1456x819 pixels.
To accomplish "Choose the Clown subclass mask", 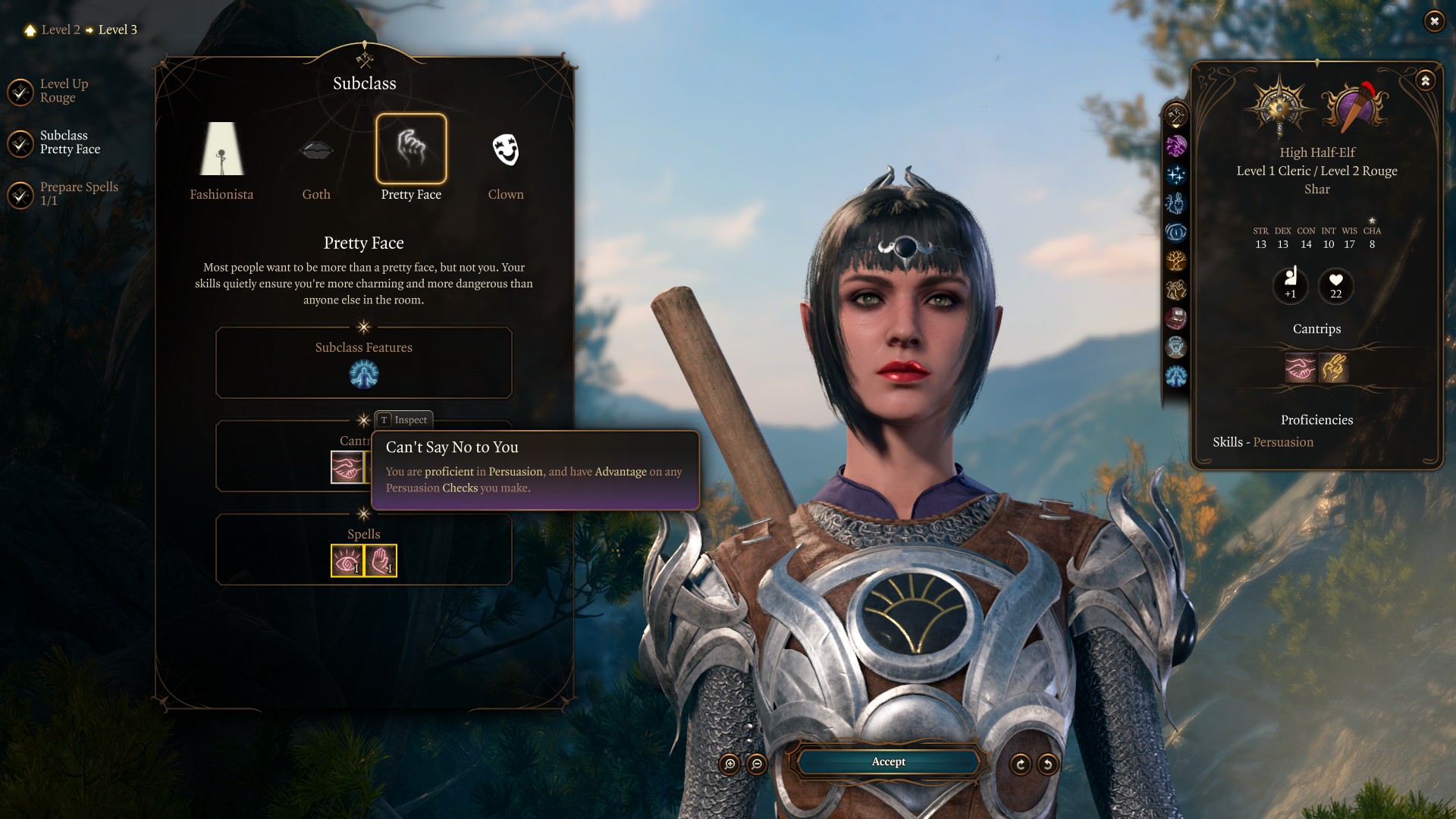I will [x=506, y=149].
